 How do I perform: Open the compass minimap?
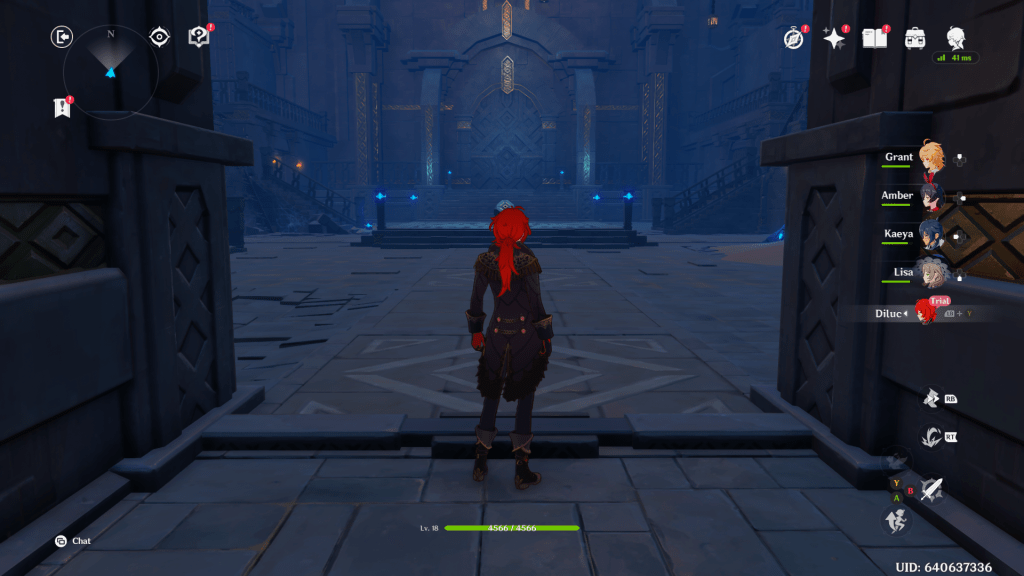coord(110,70)
